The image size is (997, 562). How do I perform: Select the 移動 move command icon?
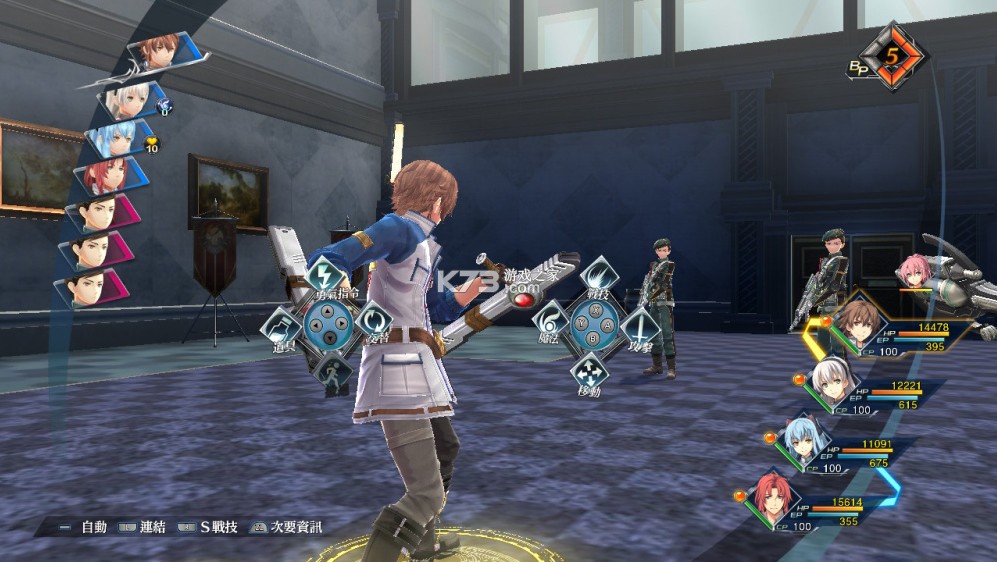coord(590,371)
